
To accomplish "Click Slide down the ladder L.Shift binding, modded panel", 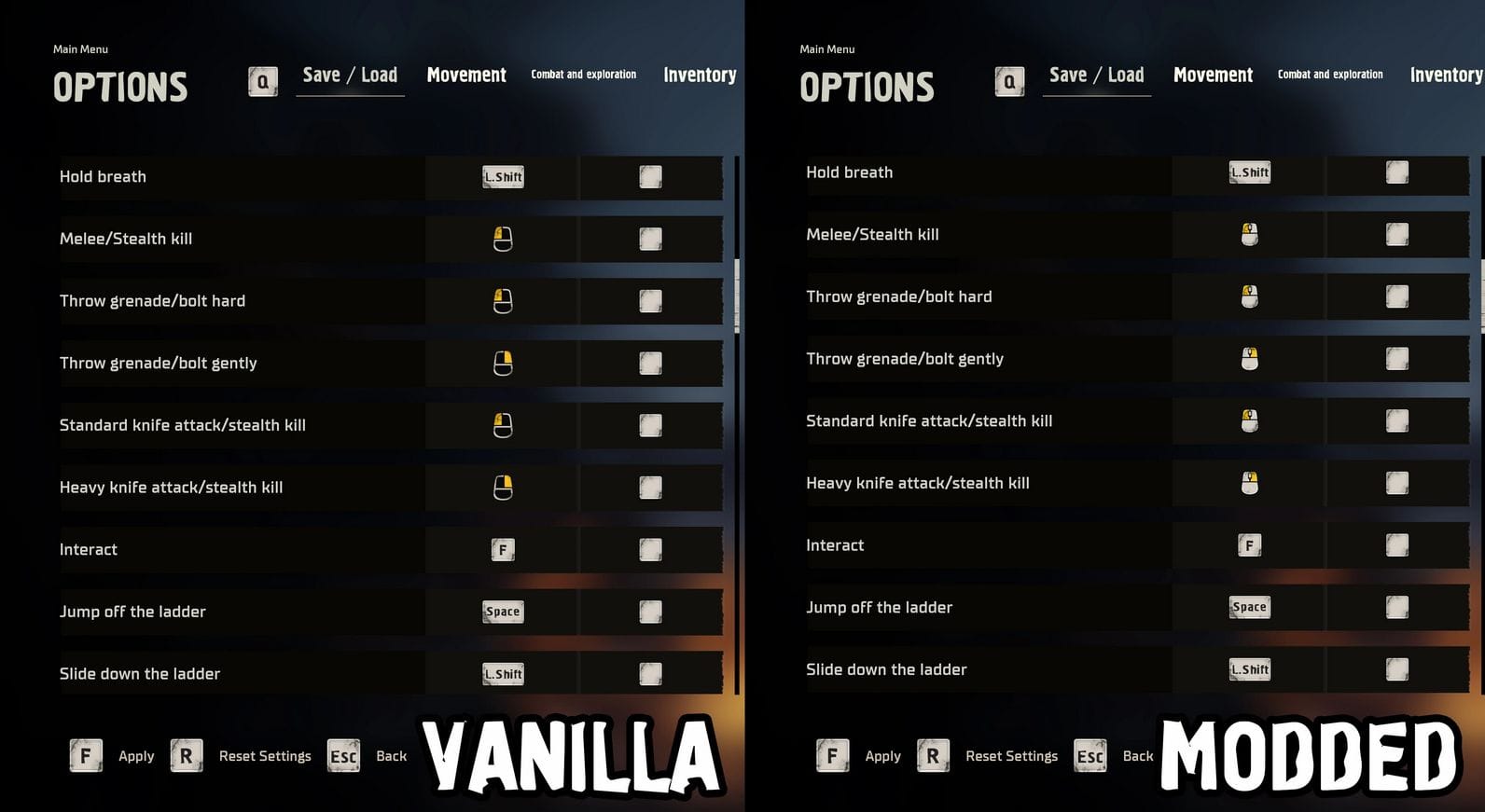I will click(x=1249, y=669).
